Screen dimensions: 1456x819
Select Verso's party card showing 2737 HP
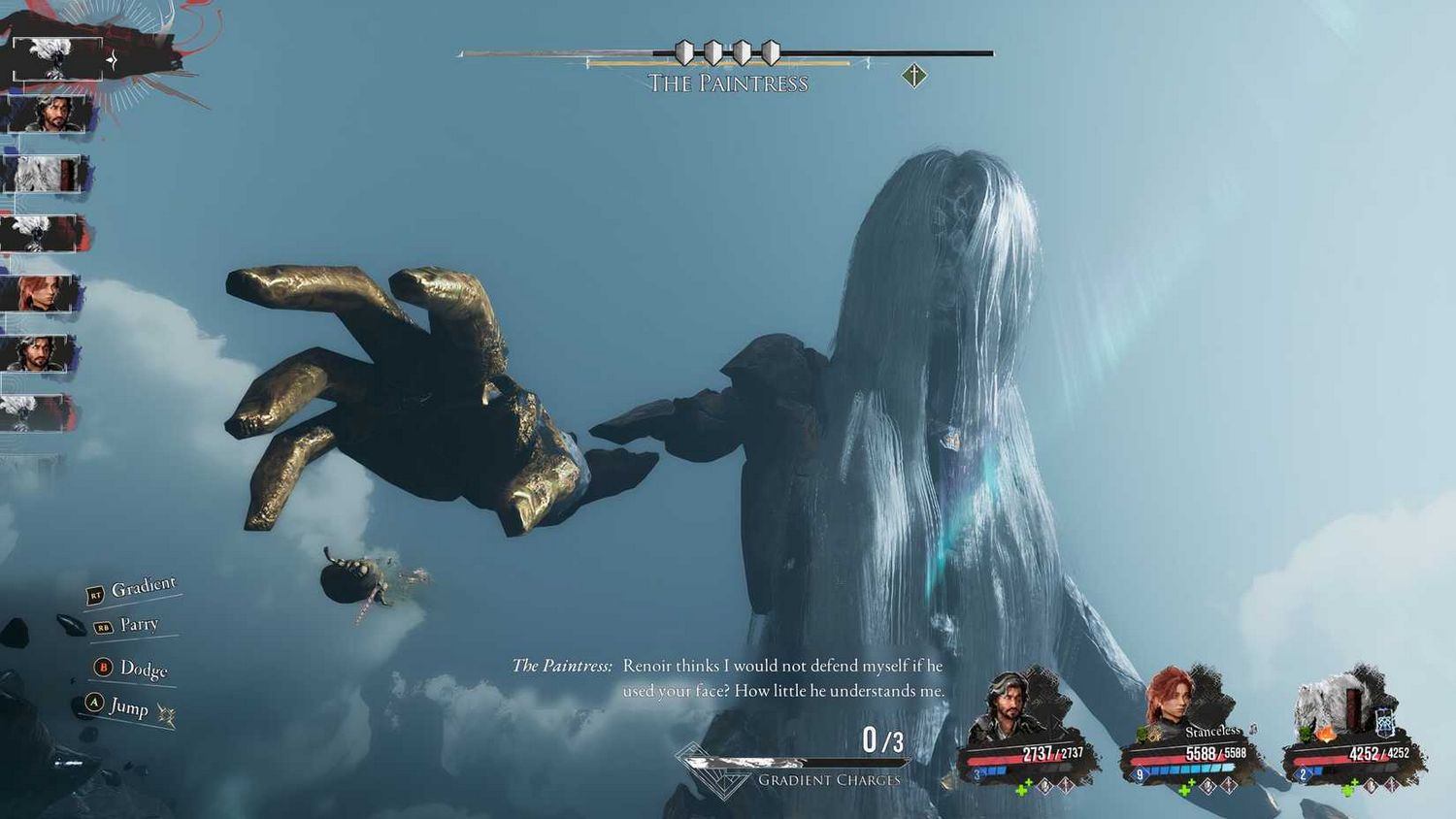(1027, 730)
